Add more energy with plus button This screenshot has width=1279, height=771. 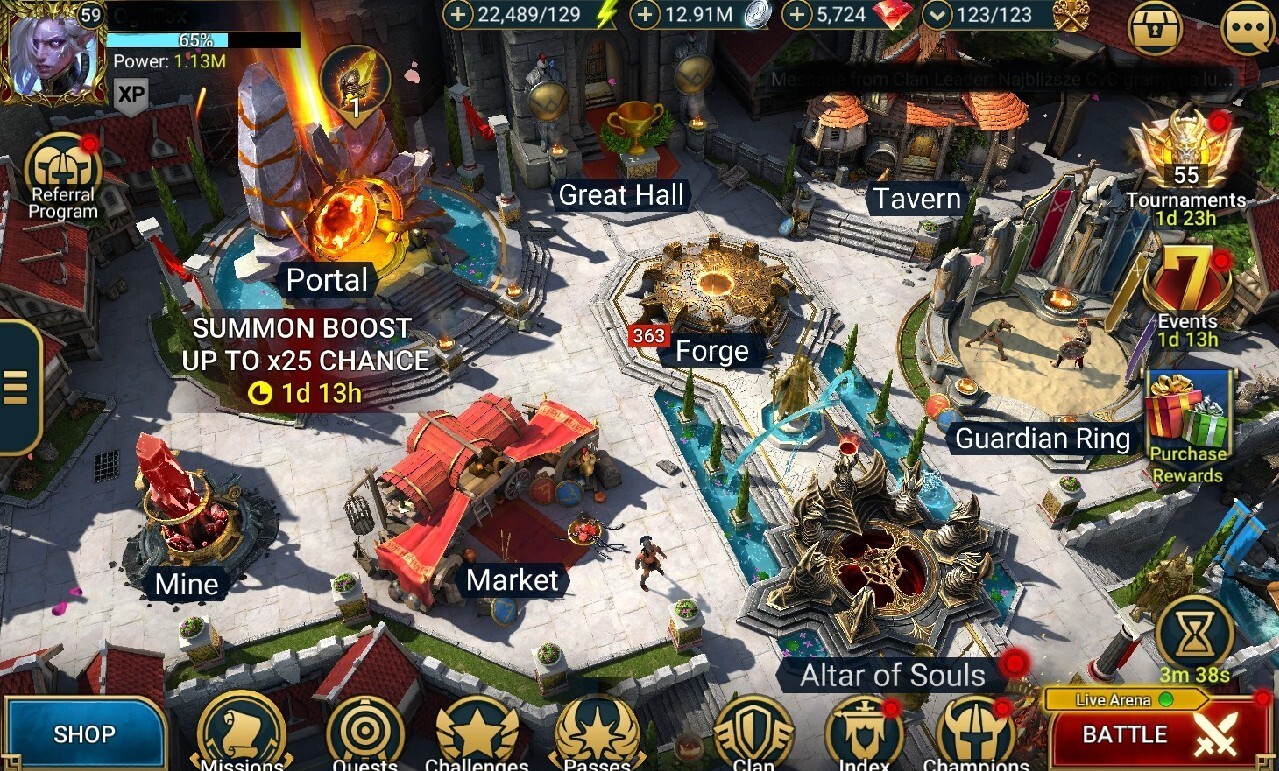point(459,15)
